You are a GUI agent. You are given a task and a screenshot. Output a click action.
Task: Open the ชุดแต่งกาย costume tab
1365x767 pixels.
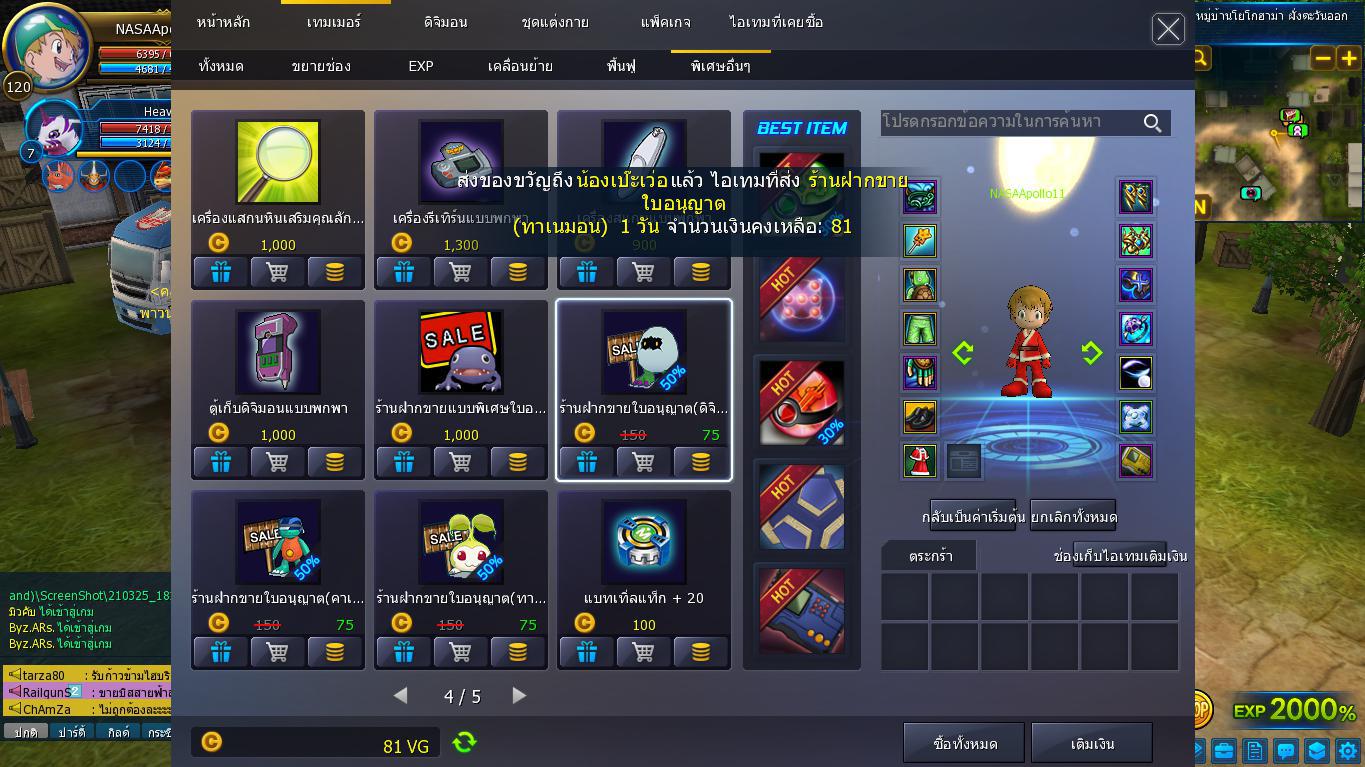tap(555, 22)
